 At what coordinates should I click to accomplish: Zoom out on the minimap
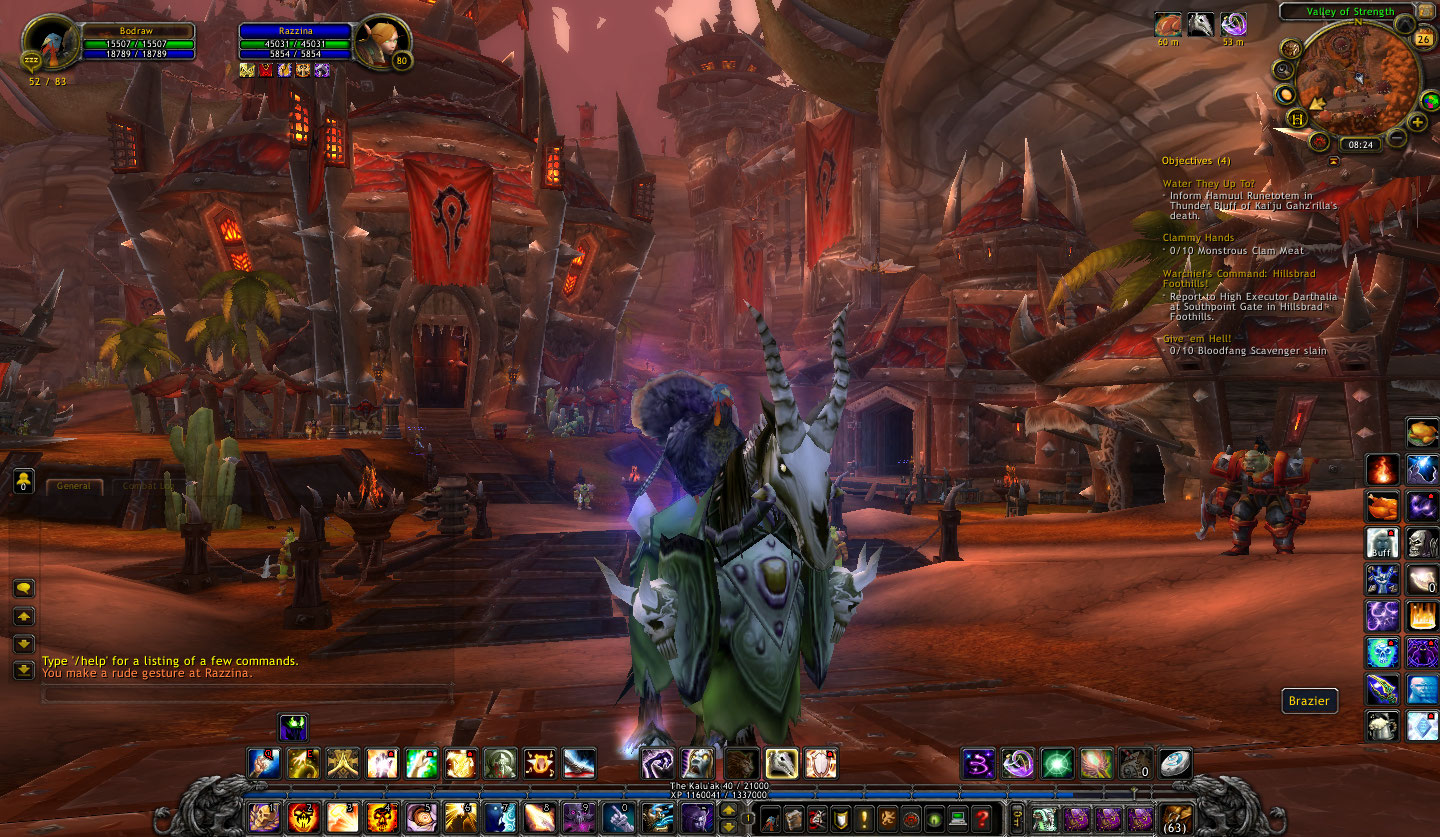click(1397, 137)
